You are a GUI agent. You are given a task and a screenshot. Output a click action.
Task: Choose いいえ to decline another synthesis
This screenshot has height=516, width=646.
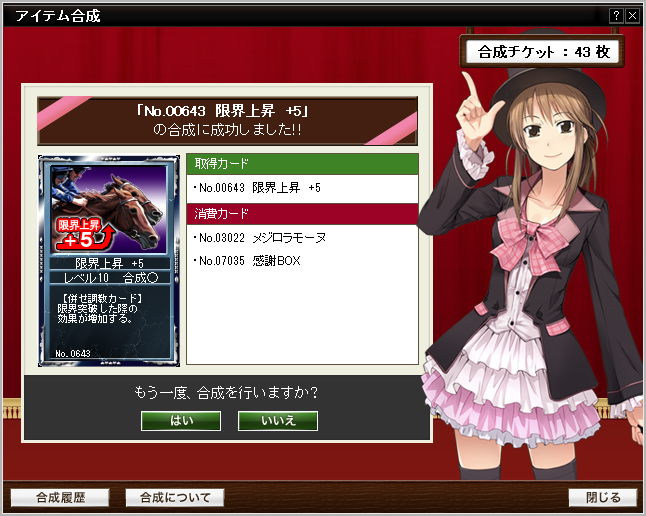coord(277,420)
